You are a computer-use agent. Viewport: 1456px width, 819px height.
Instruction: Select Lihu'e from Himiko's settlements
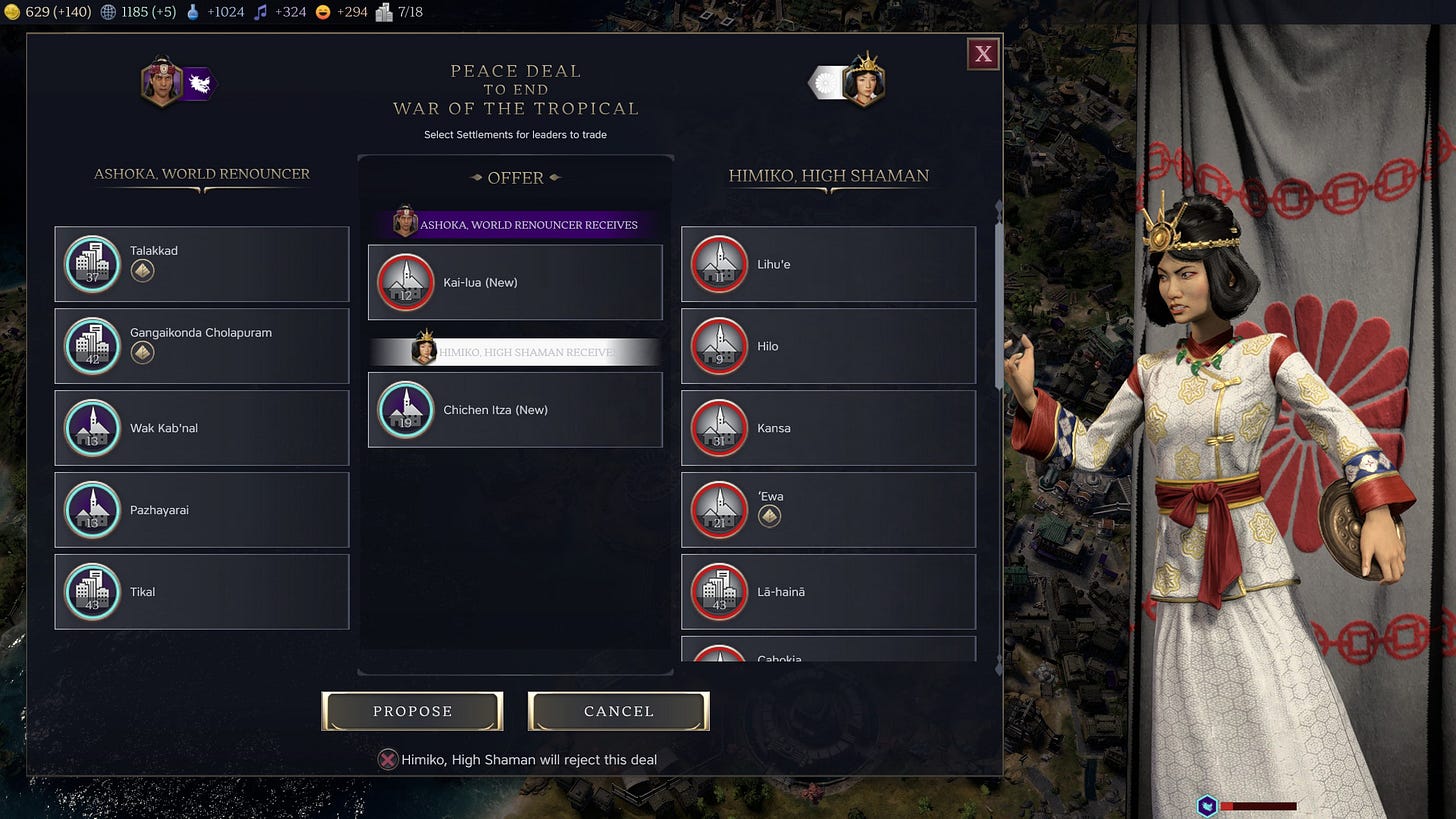(828, 264)
